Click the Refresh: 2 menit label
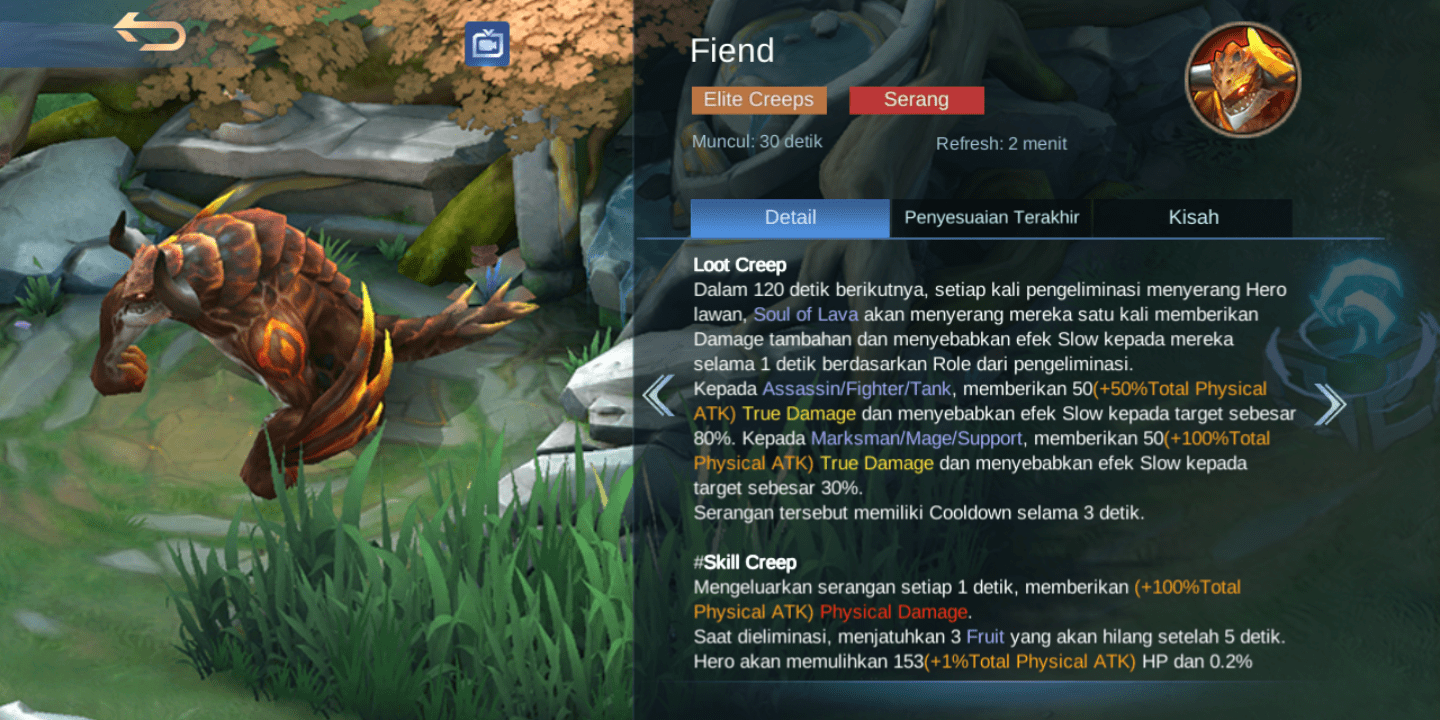 tap(1001, 143)
